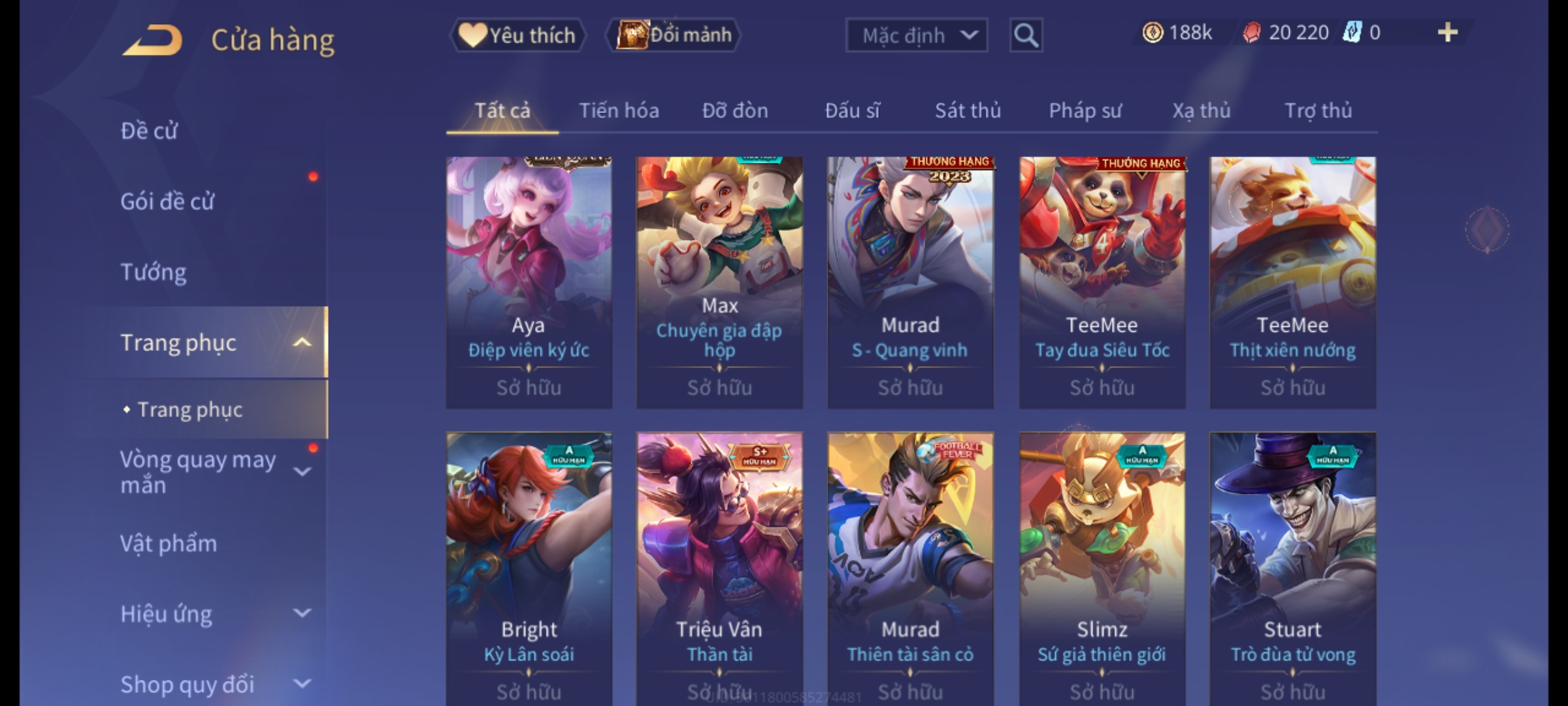Go back using the gold arrow
The image size is (1568, 706).
[x=152, y=41]
